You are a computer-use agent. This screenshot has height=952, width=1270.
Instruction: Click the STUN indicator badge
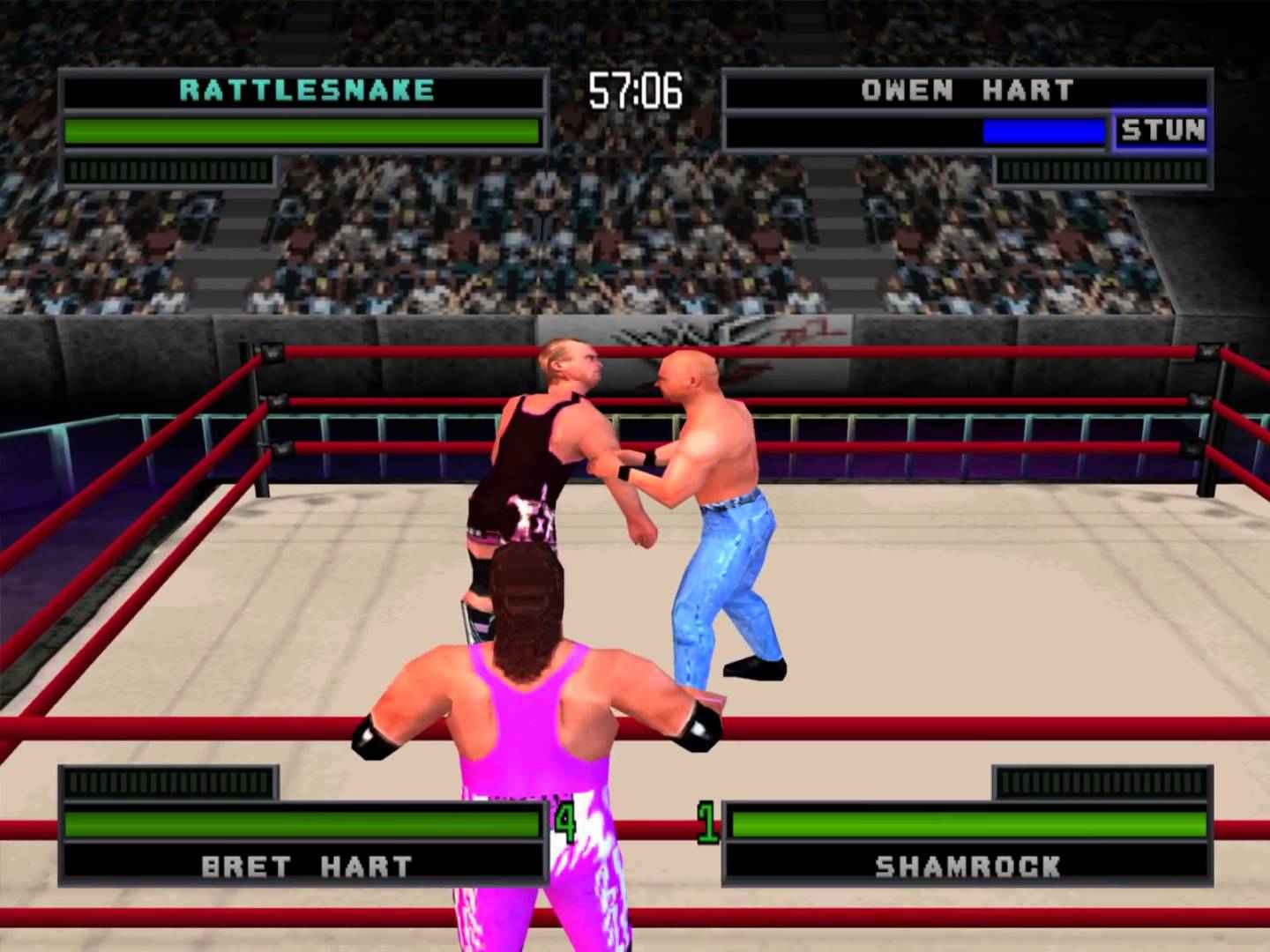pos(1162,130)
